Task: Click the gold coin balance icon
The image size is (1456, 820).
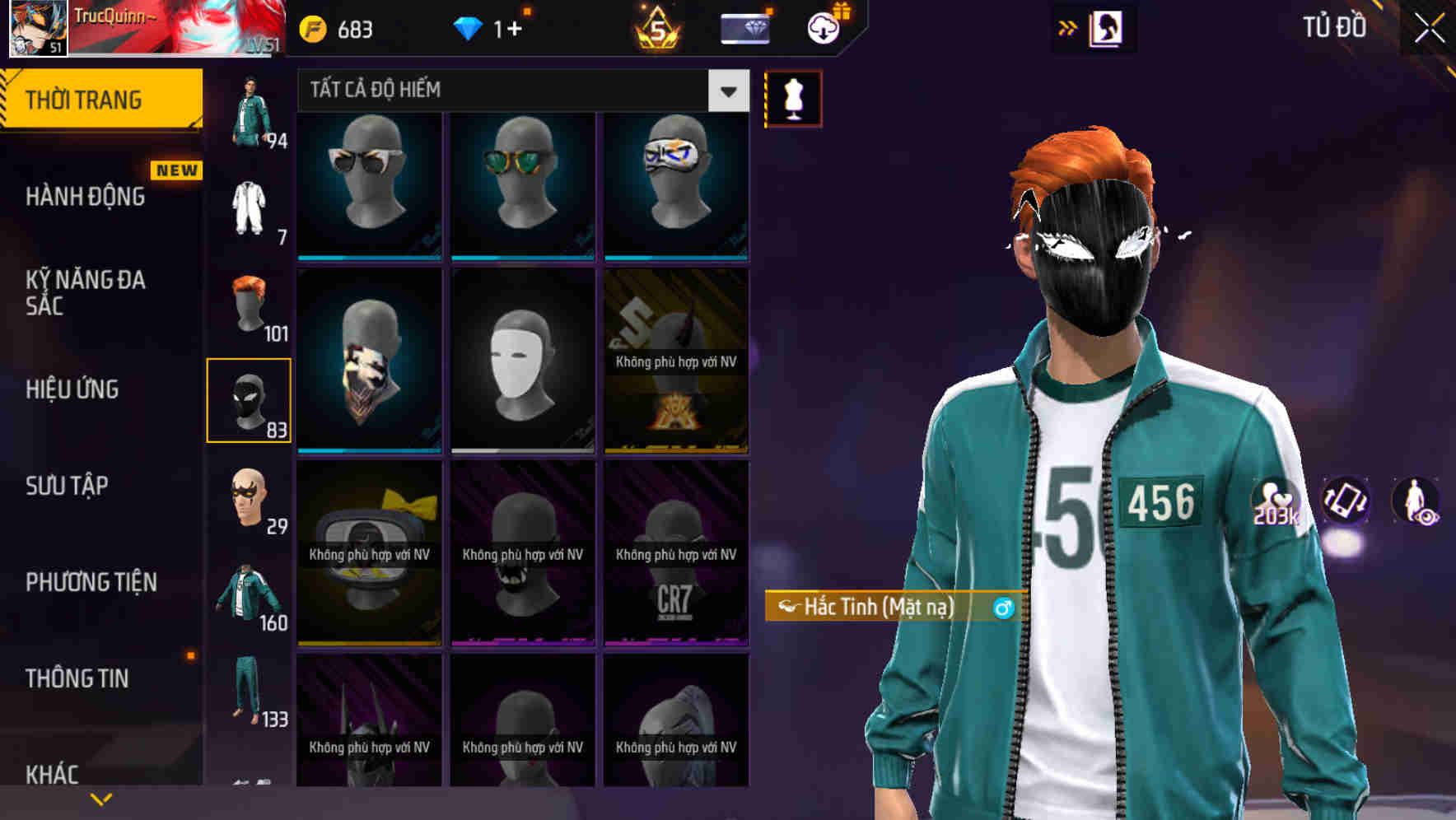Action: 311,26
